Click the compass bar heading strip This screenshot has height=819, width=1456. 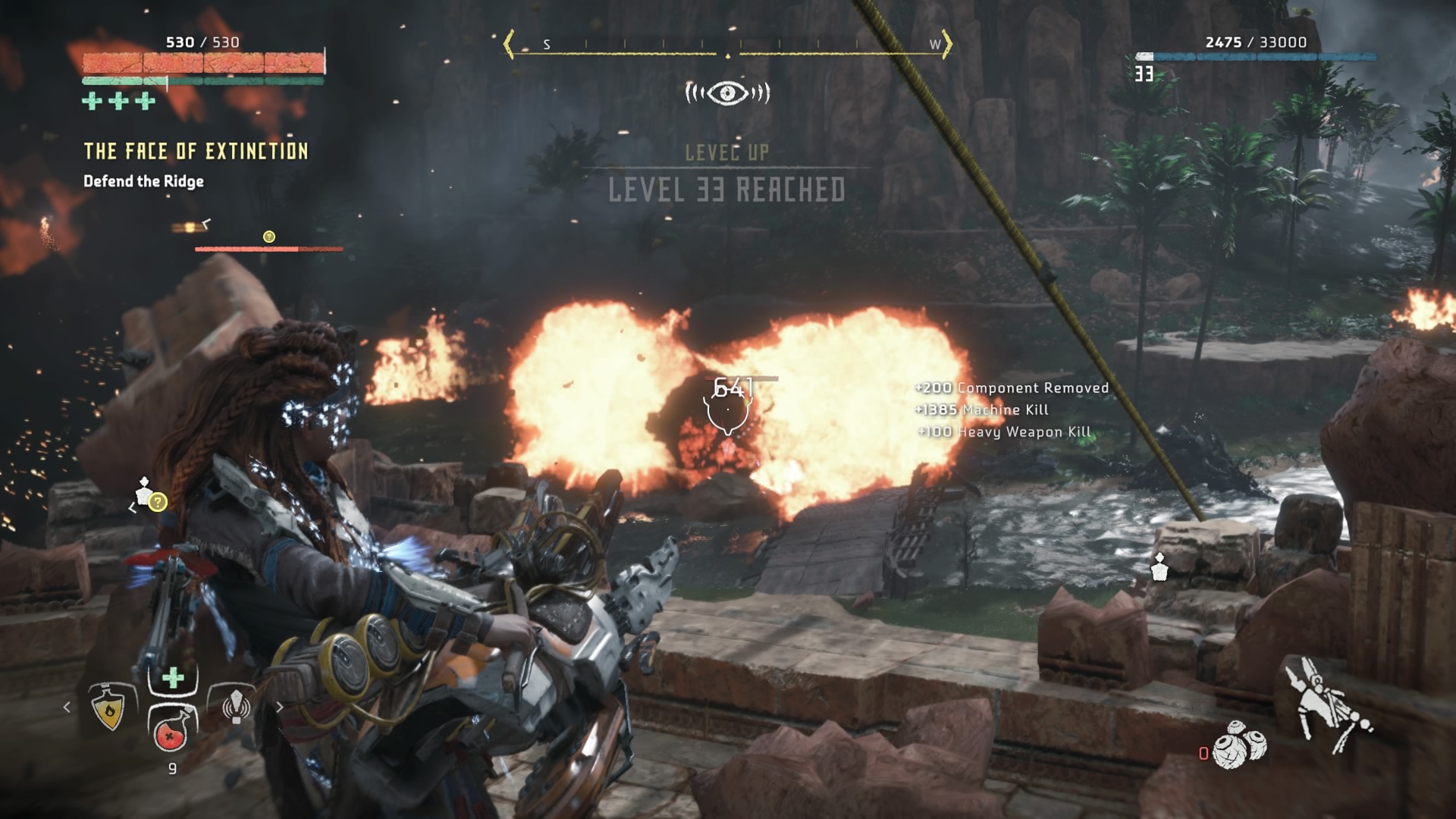click(x=727, y=45)
